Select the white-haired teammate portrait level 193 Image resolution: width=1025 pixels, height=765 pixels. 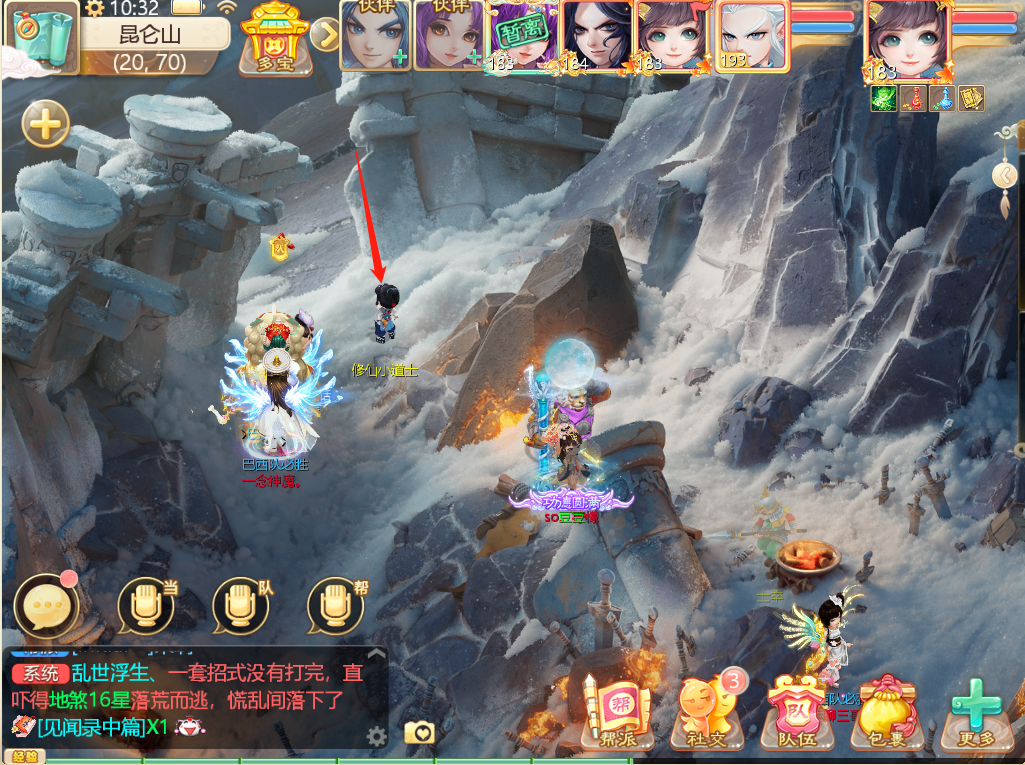point(752,35)
